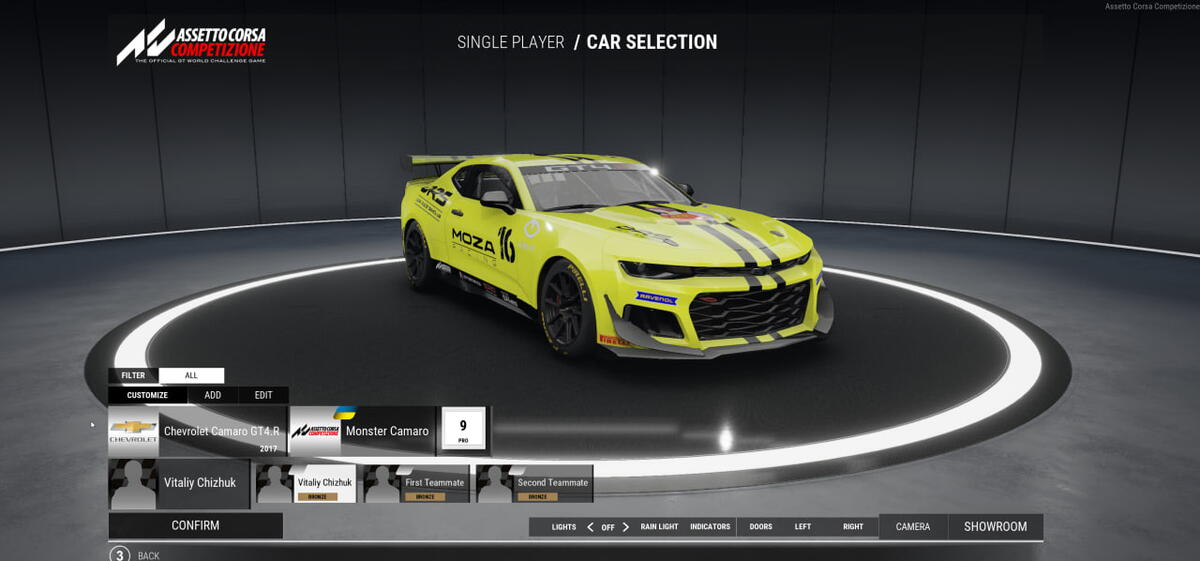Image resolution: width=1200 pixels, height=561 pixels.
Task: Open the Edit tab
Action: [263, 395]
